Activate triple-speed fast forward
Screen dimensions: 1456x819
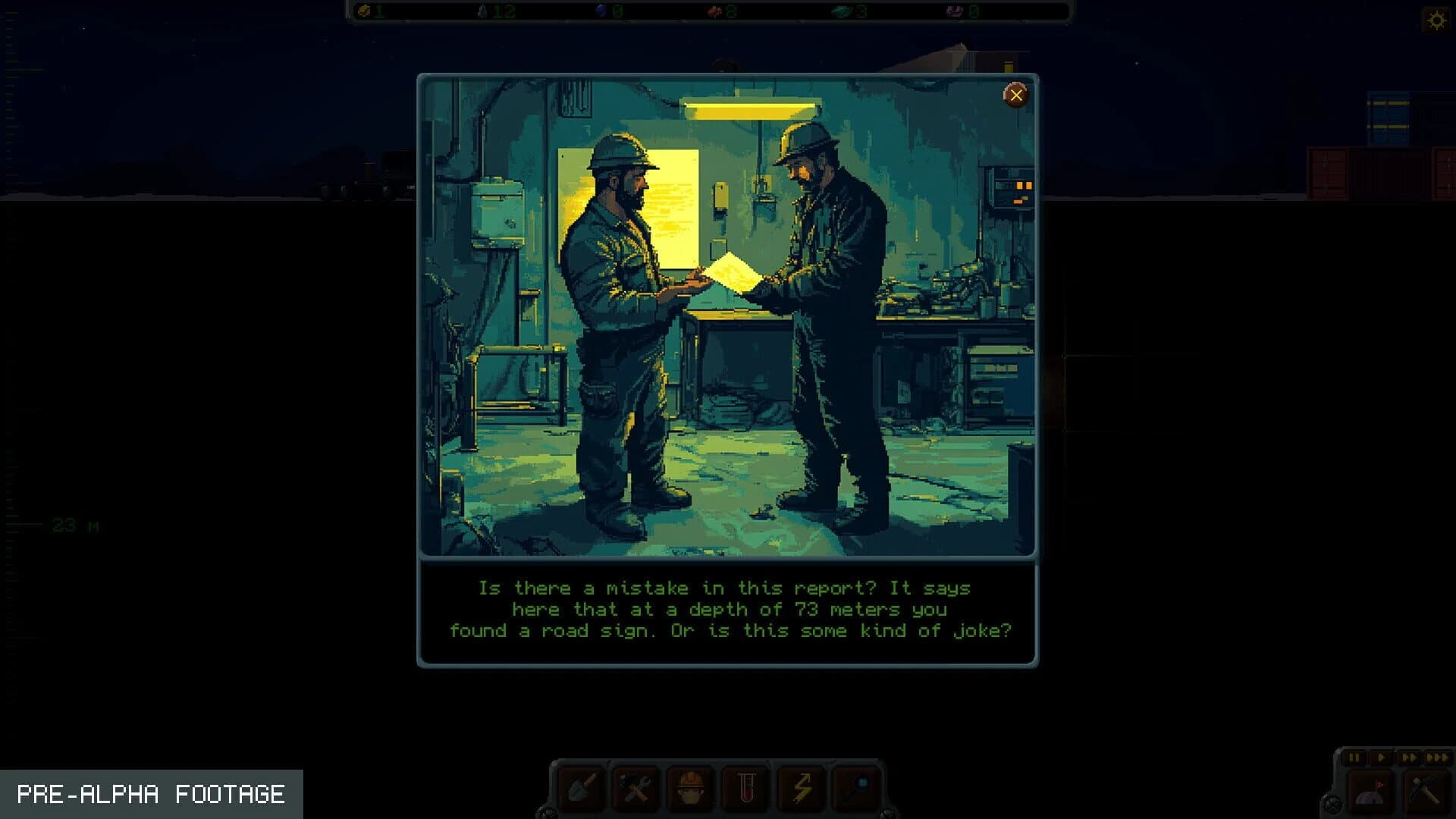click(1438, 758)
